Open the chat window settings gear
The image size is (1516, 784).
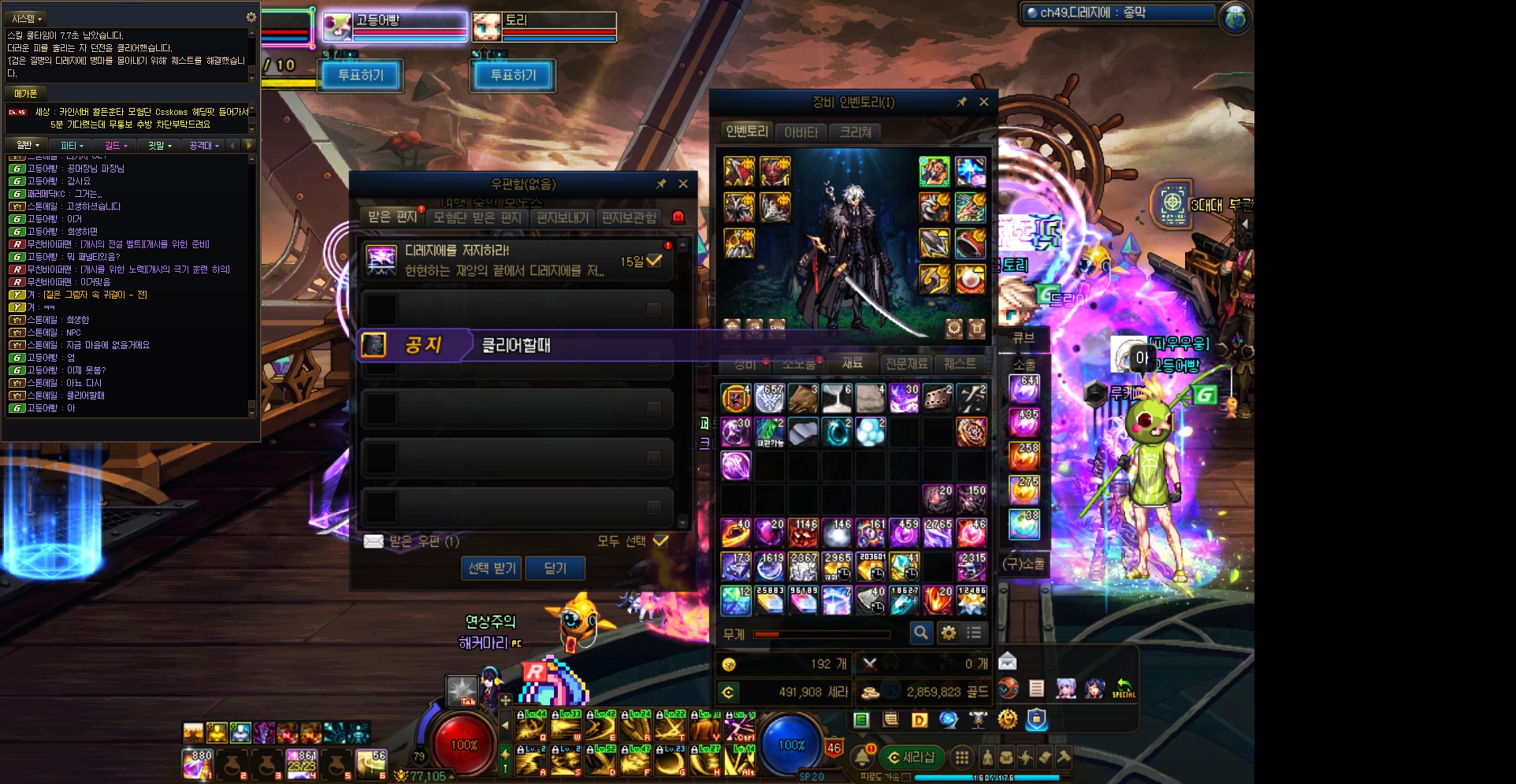251,17
